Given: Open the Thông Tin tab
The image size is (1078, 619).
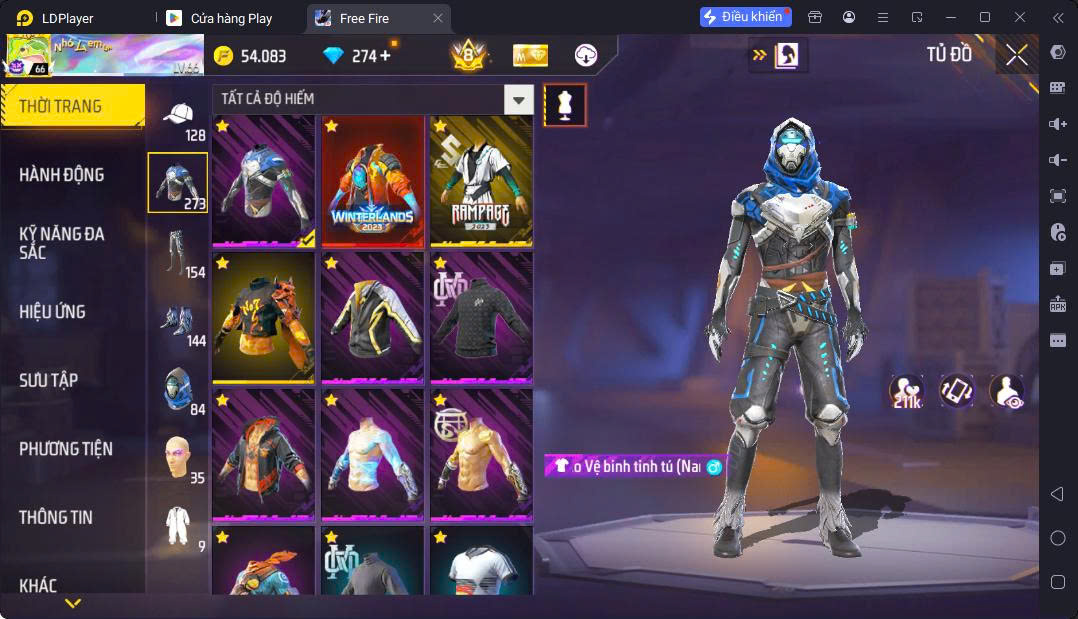Looking at the screenshot, I should (x=56, y=518).
